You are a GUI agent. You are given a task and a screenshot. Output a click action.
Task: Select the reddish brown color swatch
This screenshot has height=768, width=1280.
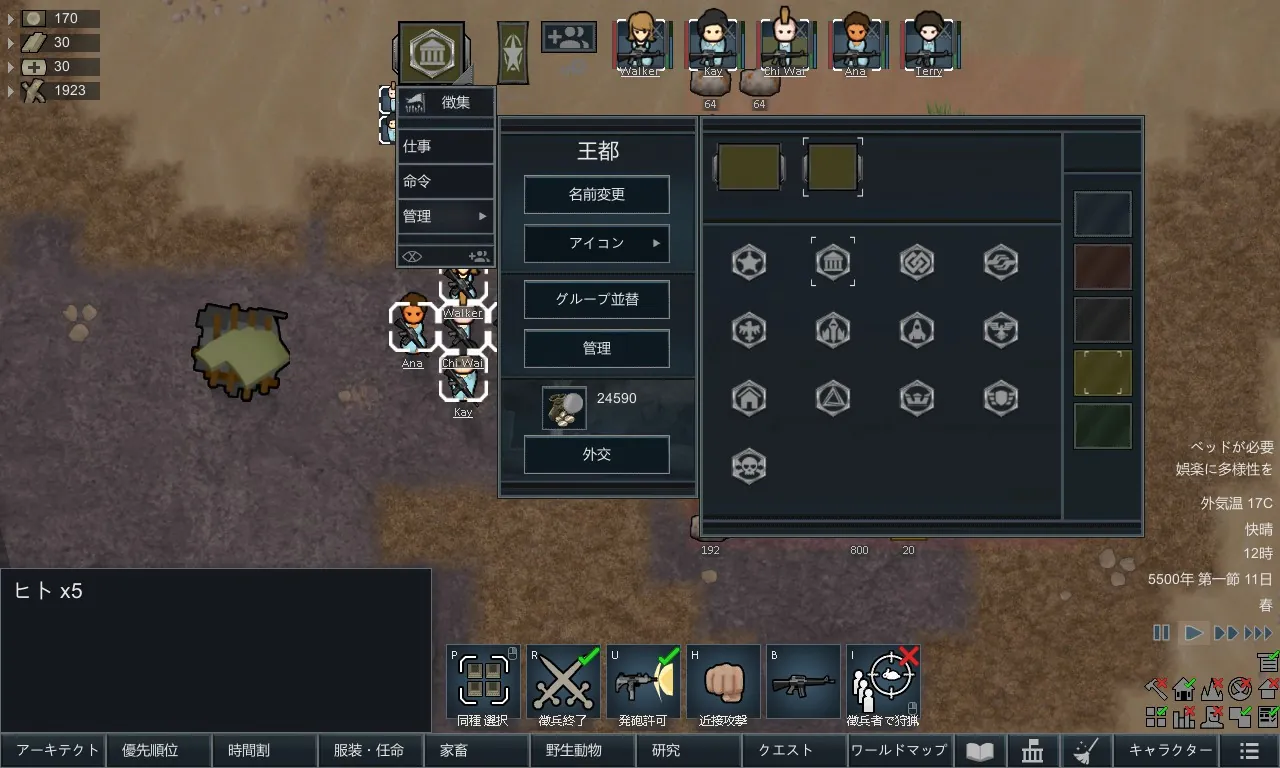tap(1103, 267)
